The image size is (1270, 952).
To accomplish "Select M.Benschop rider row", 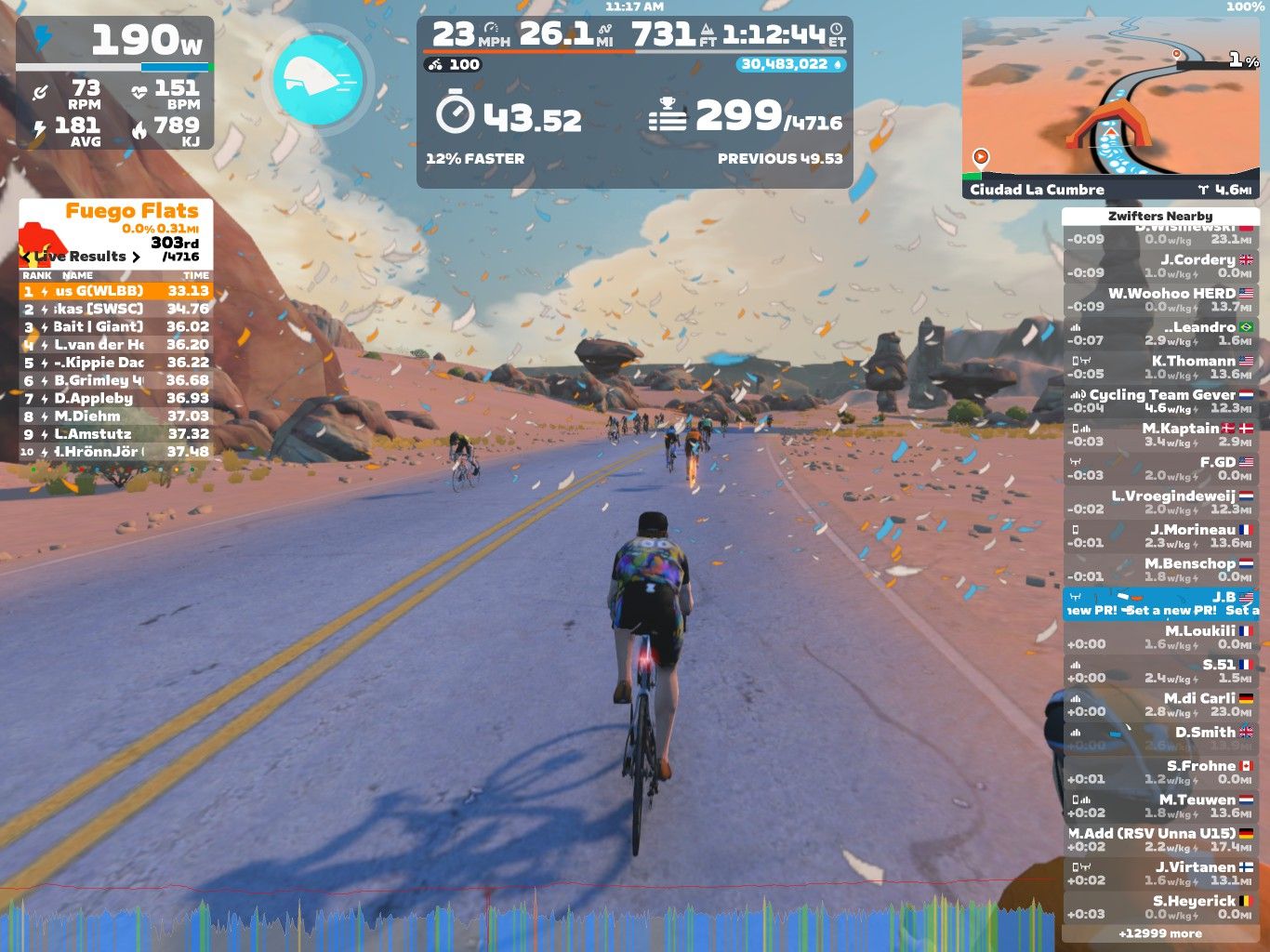I will point(1159,569).
